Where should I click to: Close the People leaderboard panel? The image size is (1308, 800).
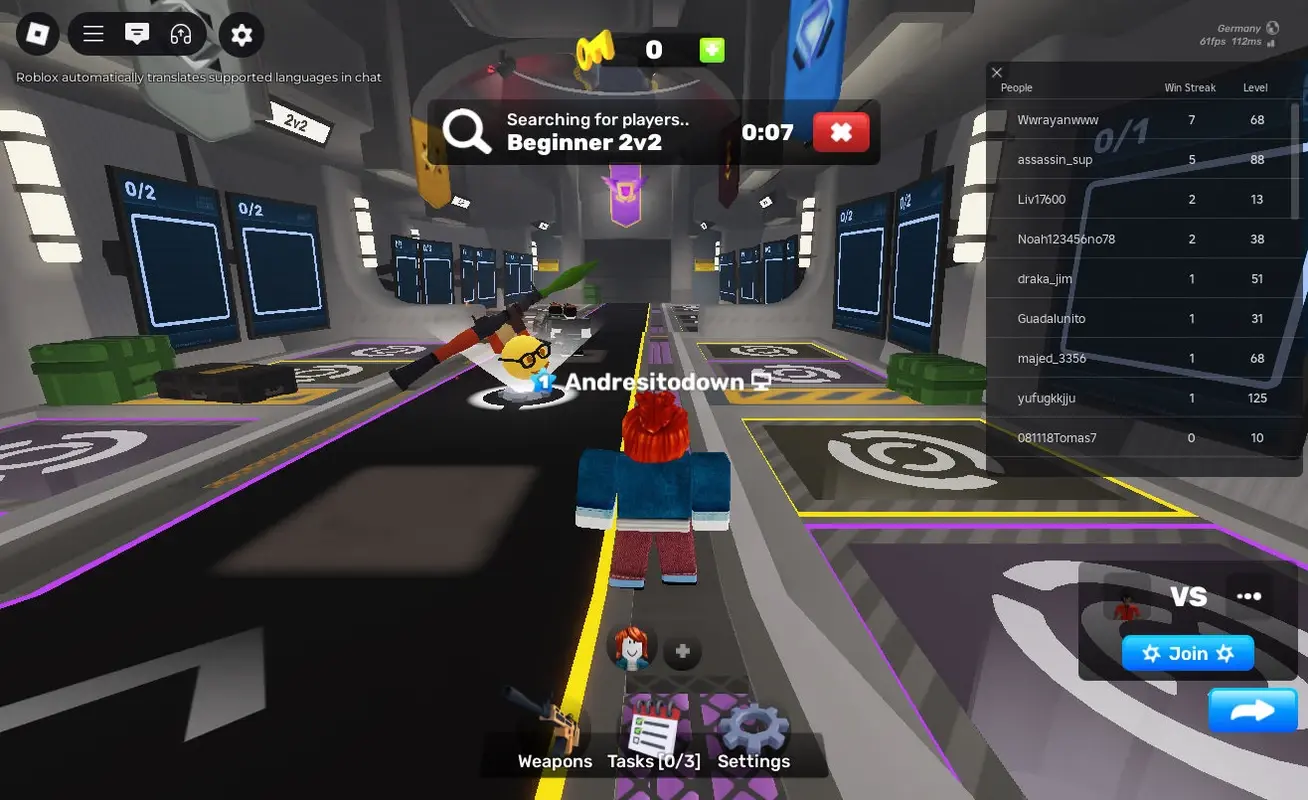[996, 72]
